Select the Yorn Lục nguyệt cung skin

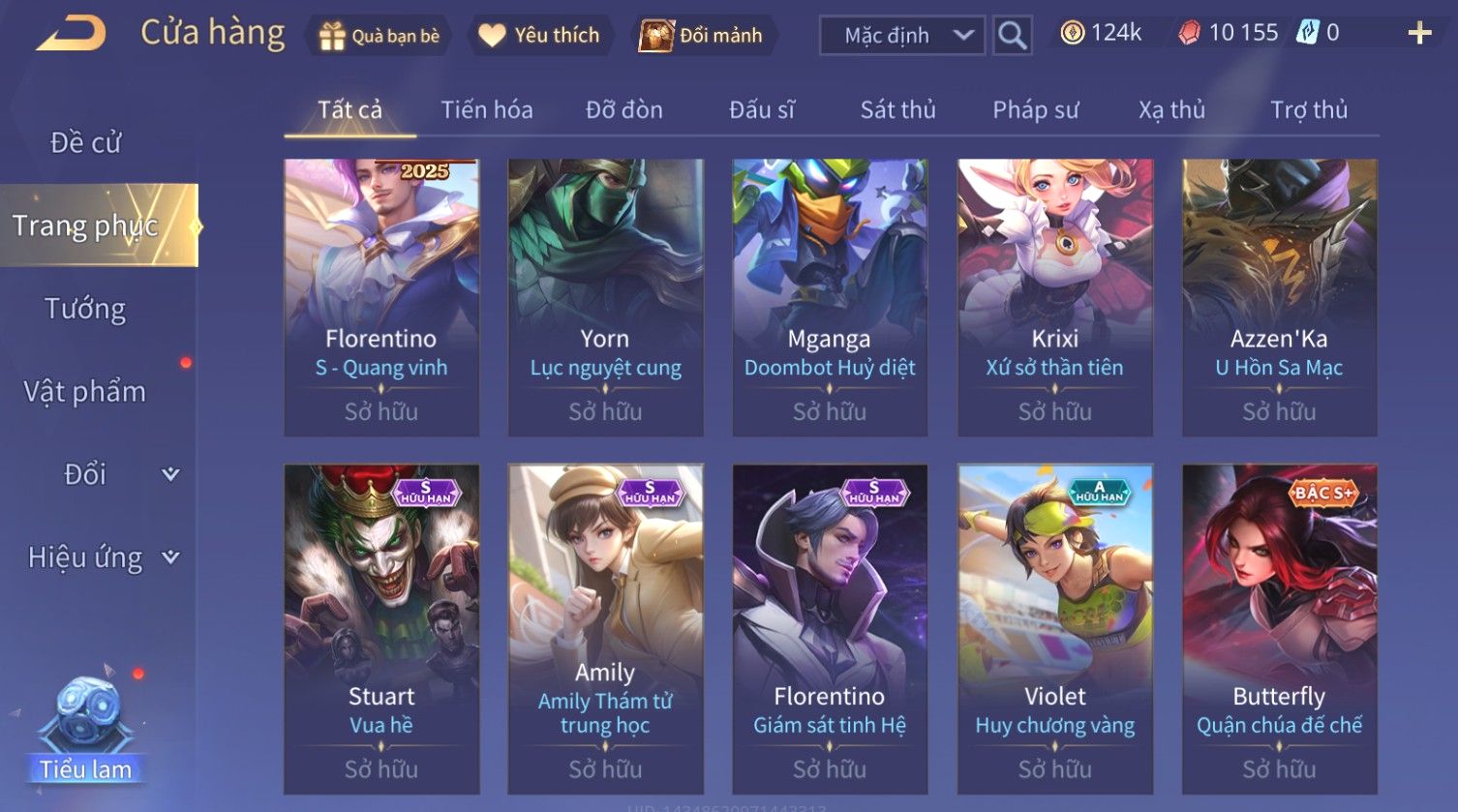click(605, 297)
